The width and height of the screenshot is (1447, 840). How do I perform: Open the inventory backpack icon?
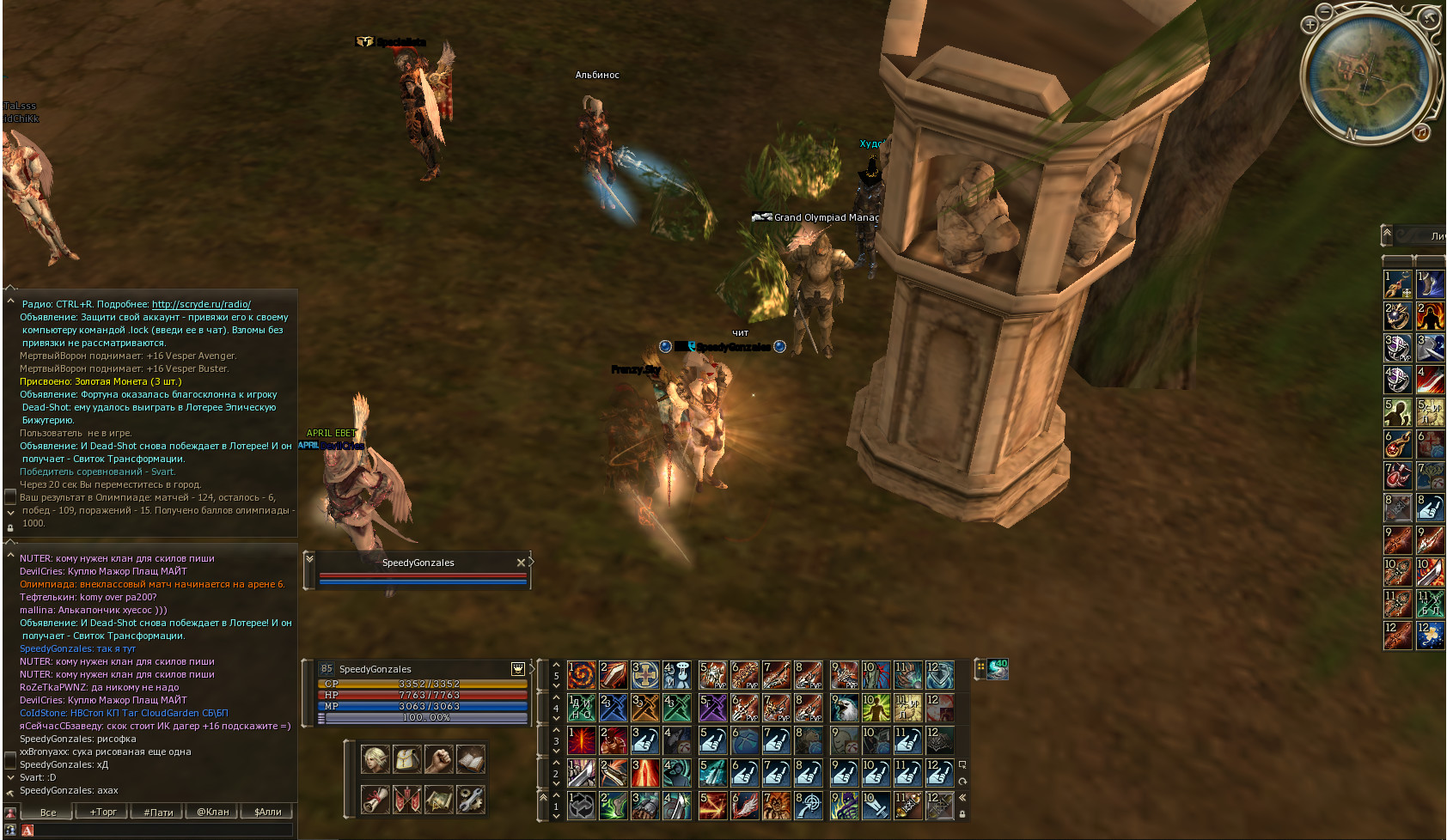407,759
